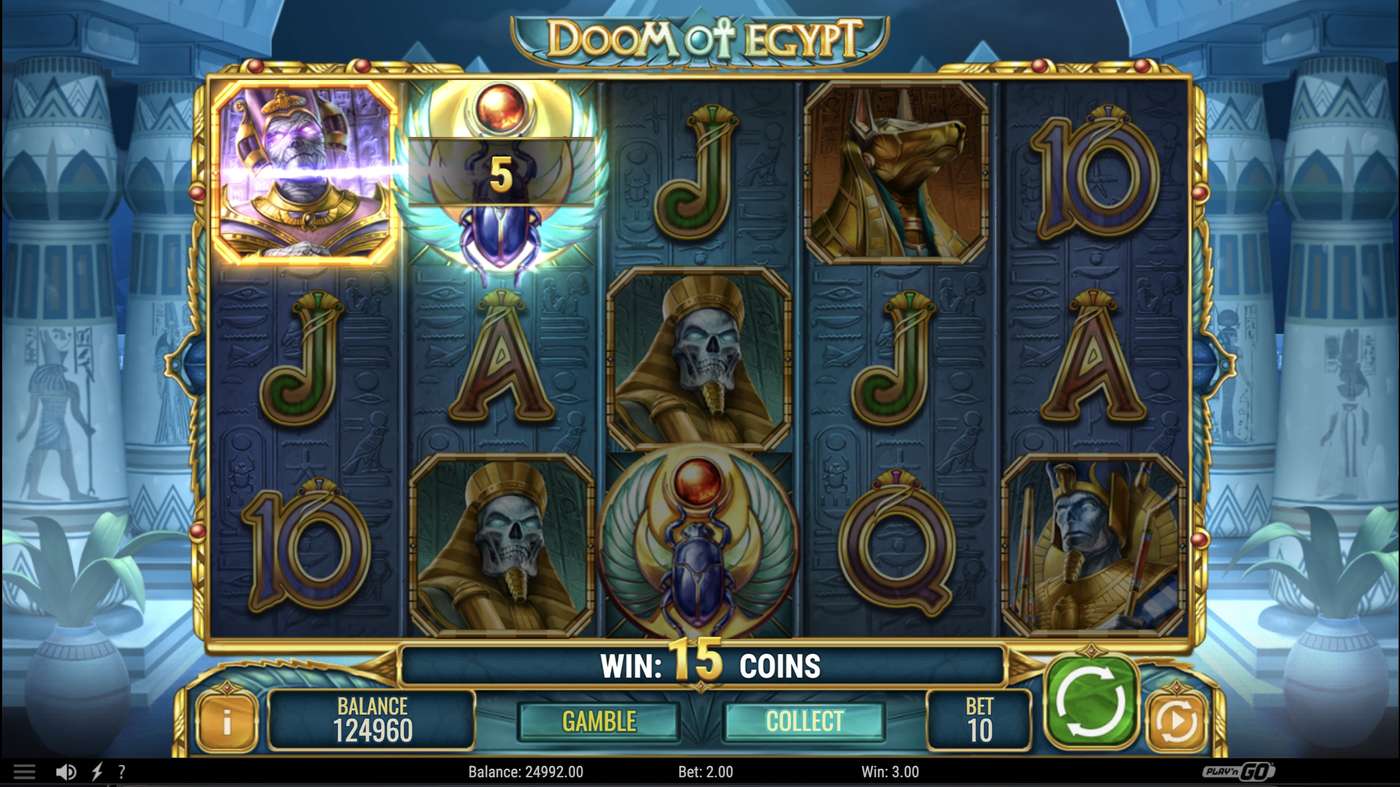Open the hamburger menu at bottom left

click(25, 770)
